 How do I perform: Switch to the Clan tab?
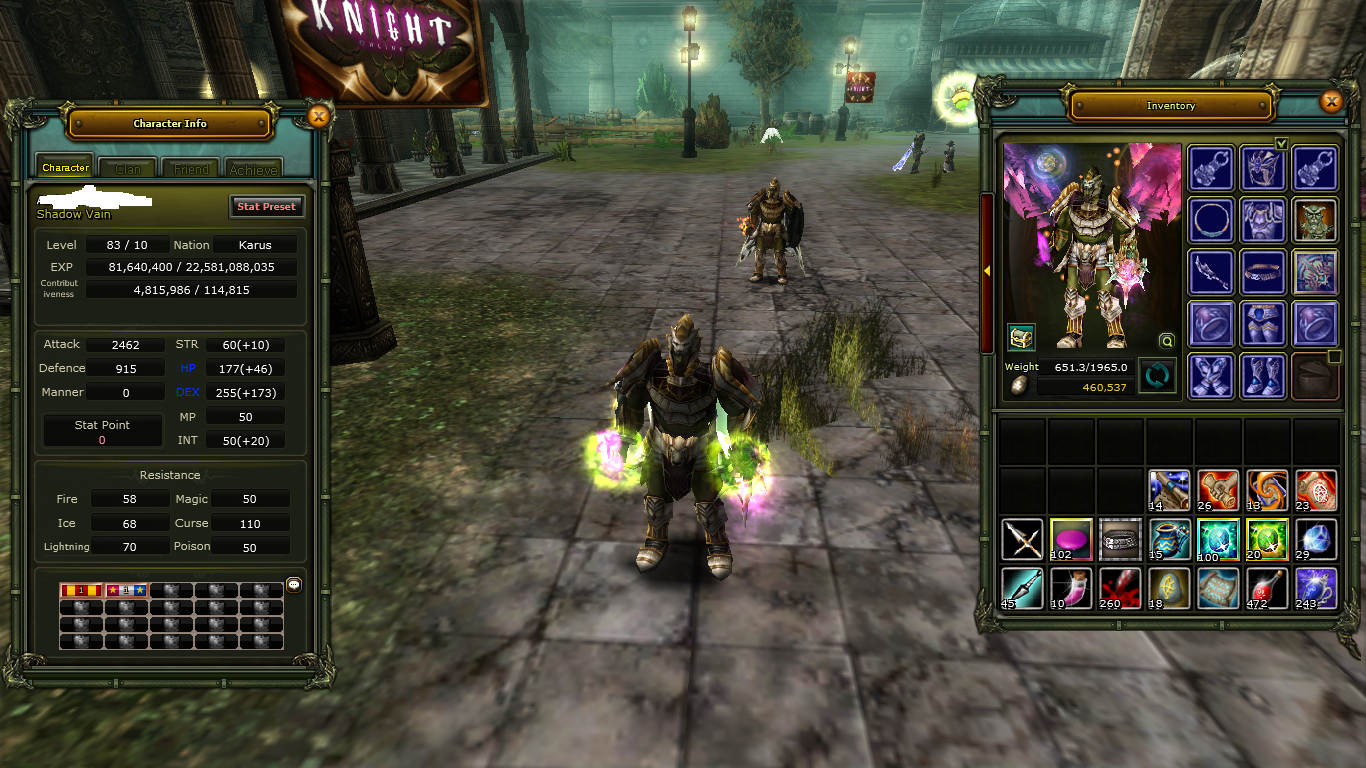tap(128, 169)
